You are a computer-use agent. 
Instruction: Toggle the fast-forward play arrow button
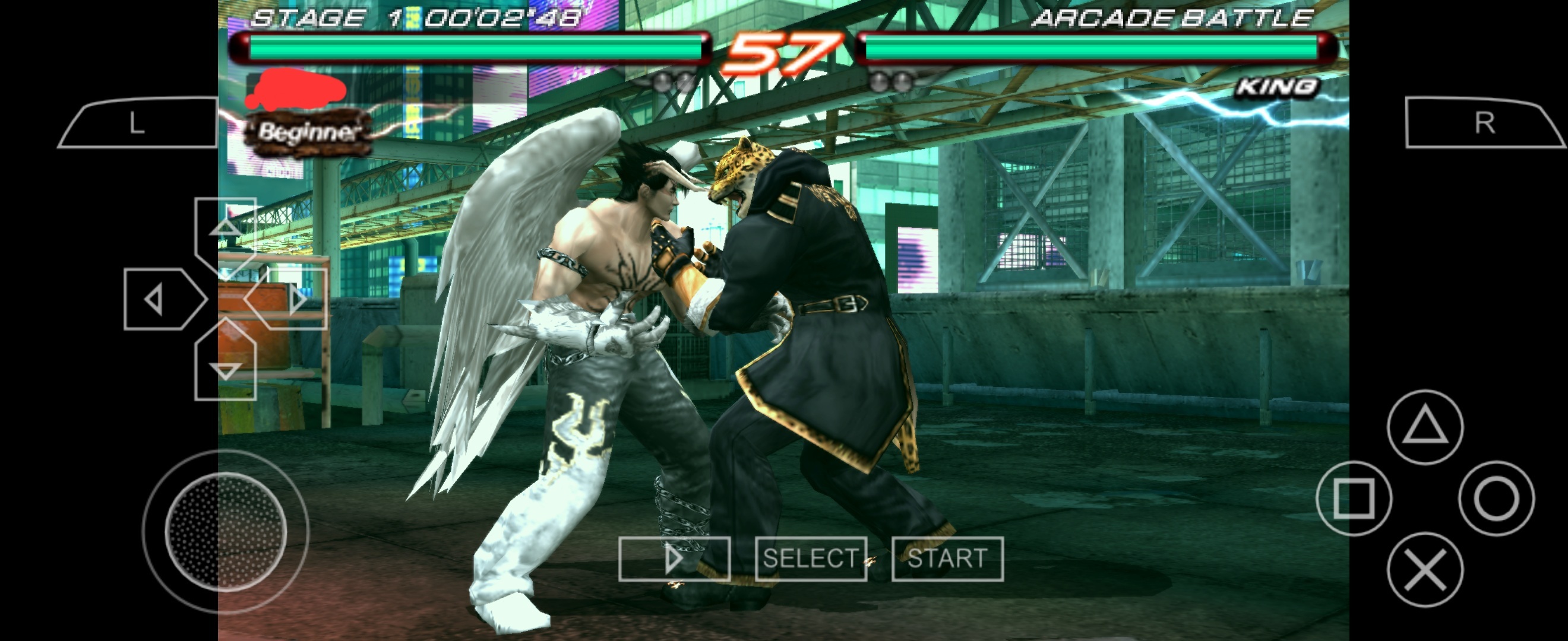coord(674,559)
